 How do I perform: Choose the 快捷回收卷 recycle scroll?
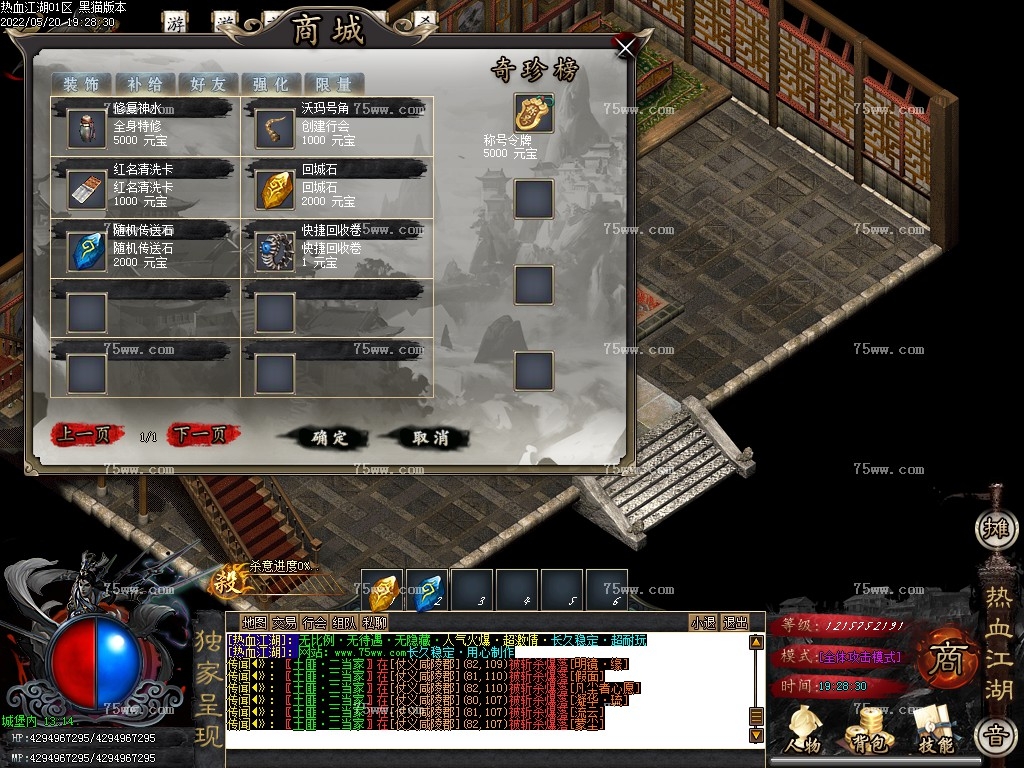coord(275,251)
